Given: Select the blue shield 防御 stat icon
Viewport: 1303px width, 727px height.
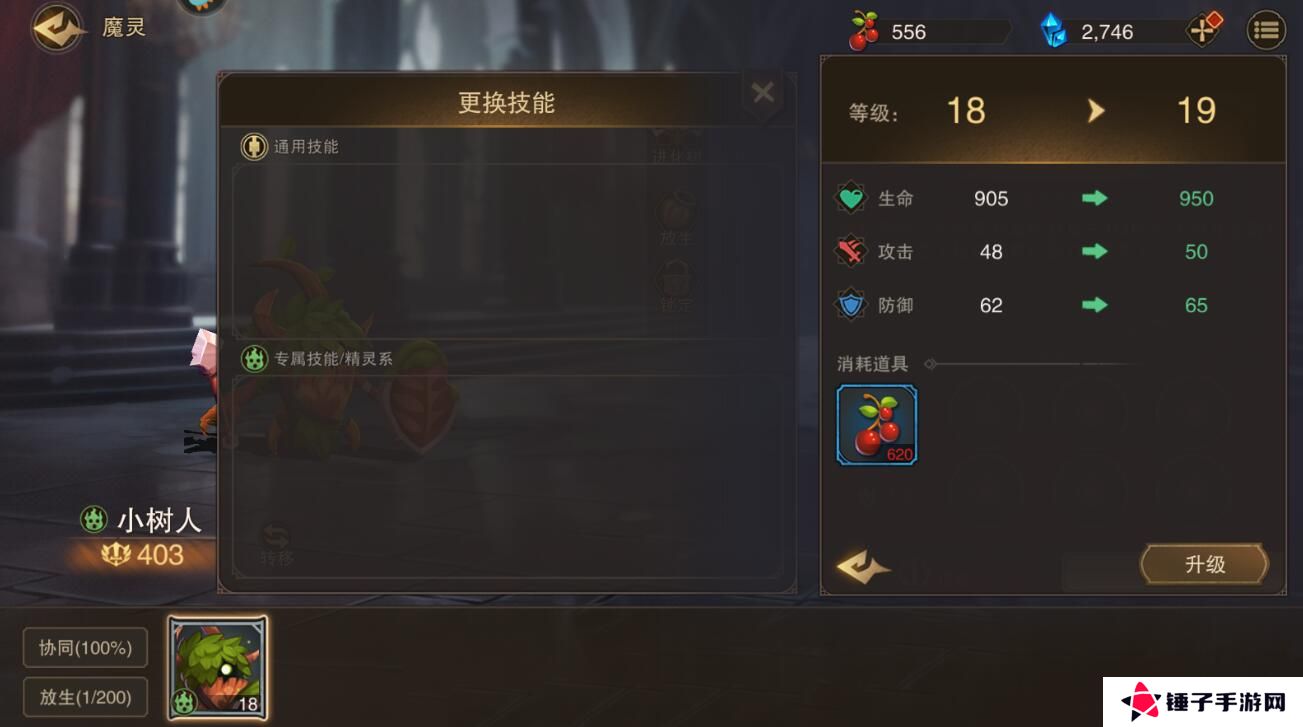Looking at the screenshot, I should (x=849, y=305).
